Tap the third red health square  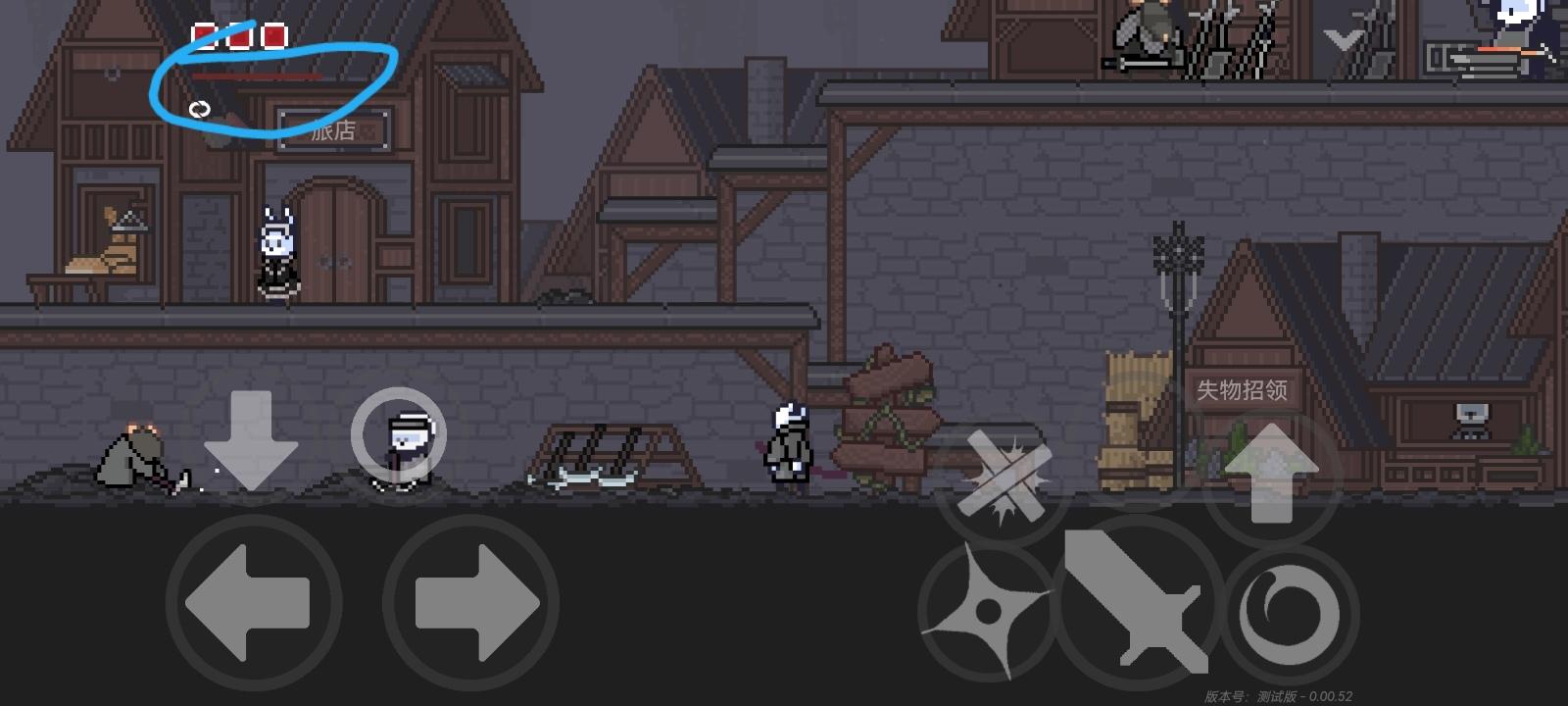274,37
